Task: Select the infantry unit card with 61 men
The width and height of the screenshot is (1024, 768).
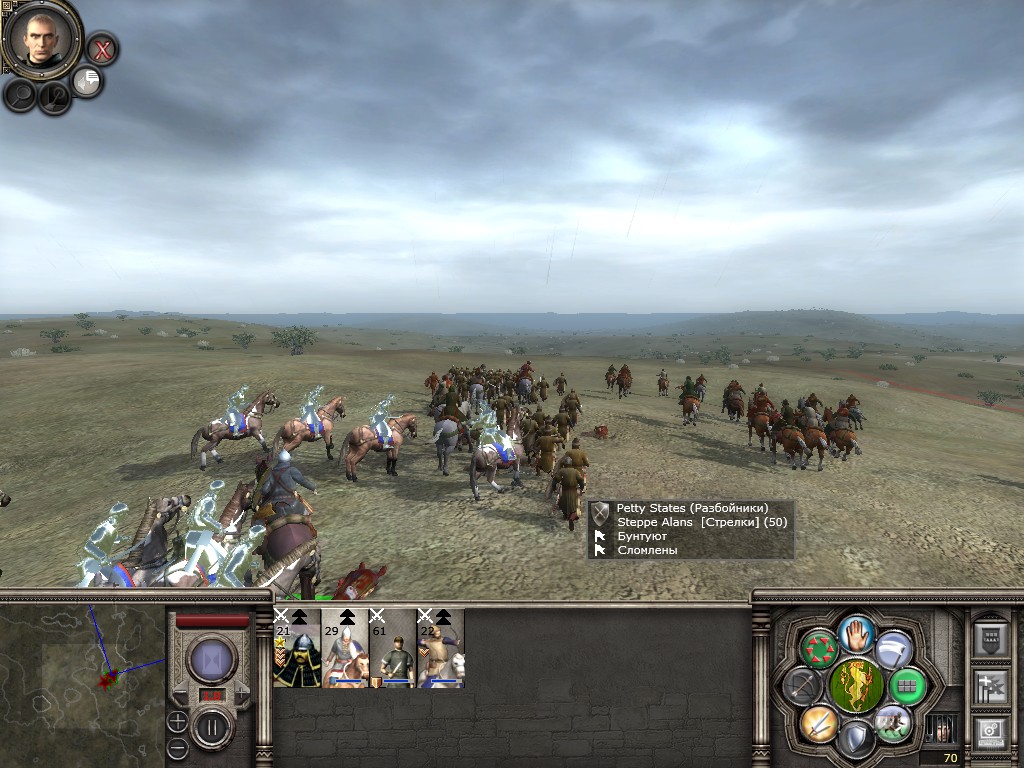Action: coord(393,648)
